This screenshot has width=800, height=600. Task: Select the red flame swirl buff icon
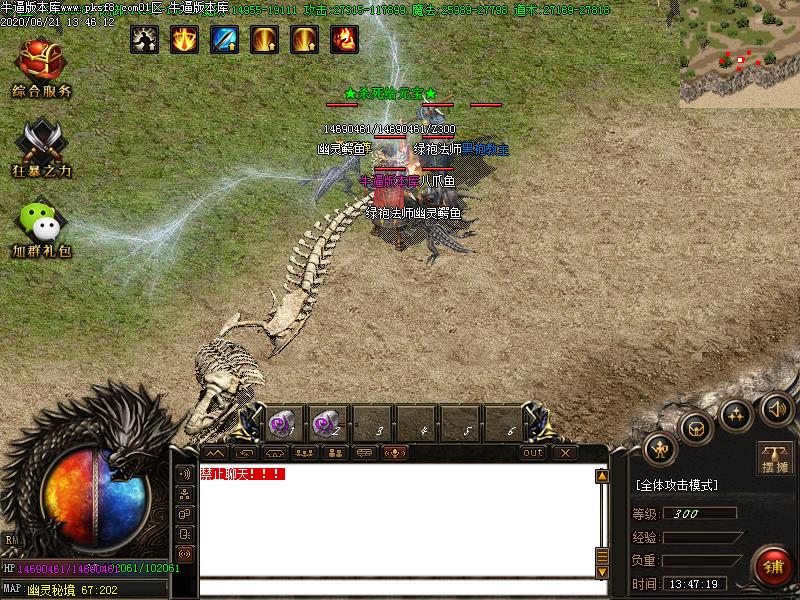(344, 39)
